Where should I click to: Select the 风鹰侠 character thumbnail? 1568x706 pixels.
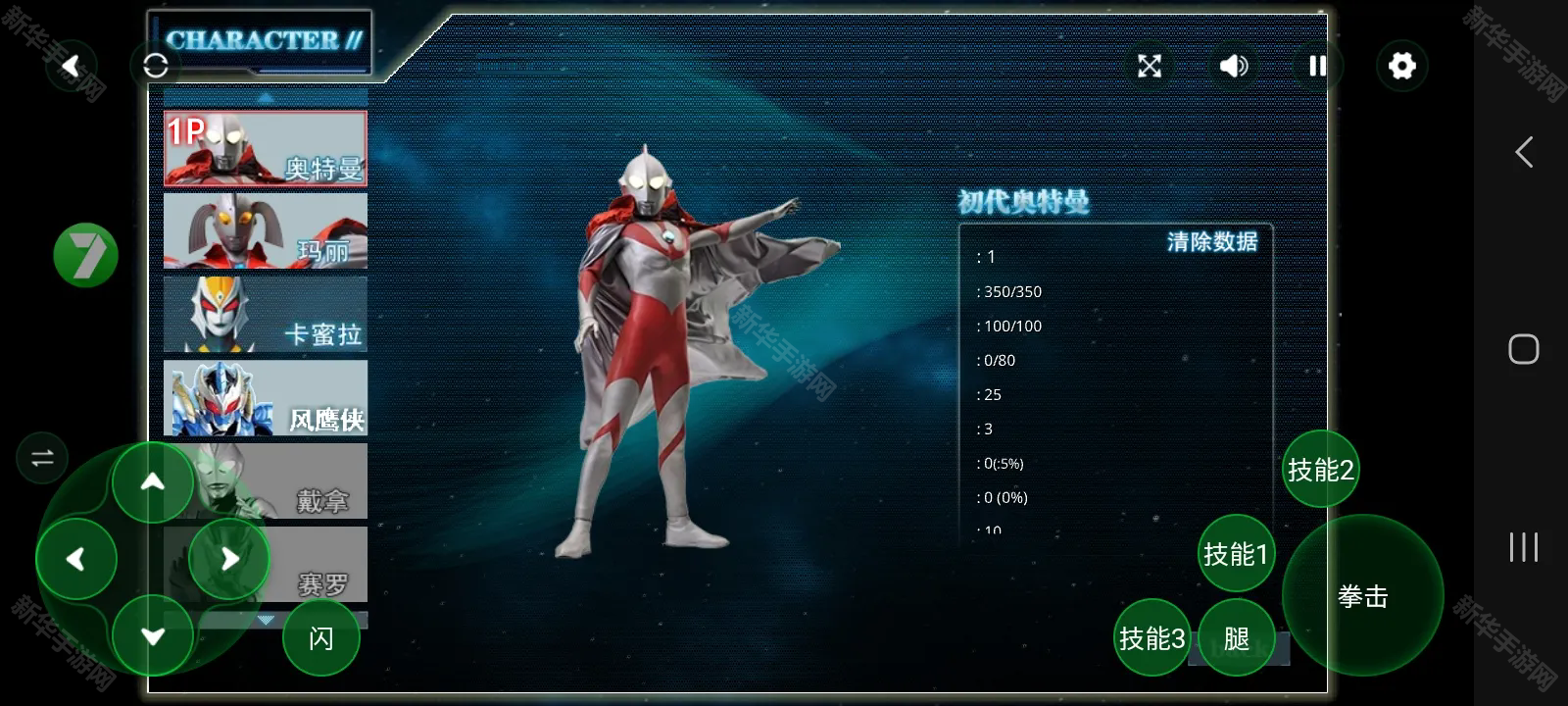[265, 398]
